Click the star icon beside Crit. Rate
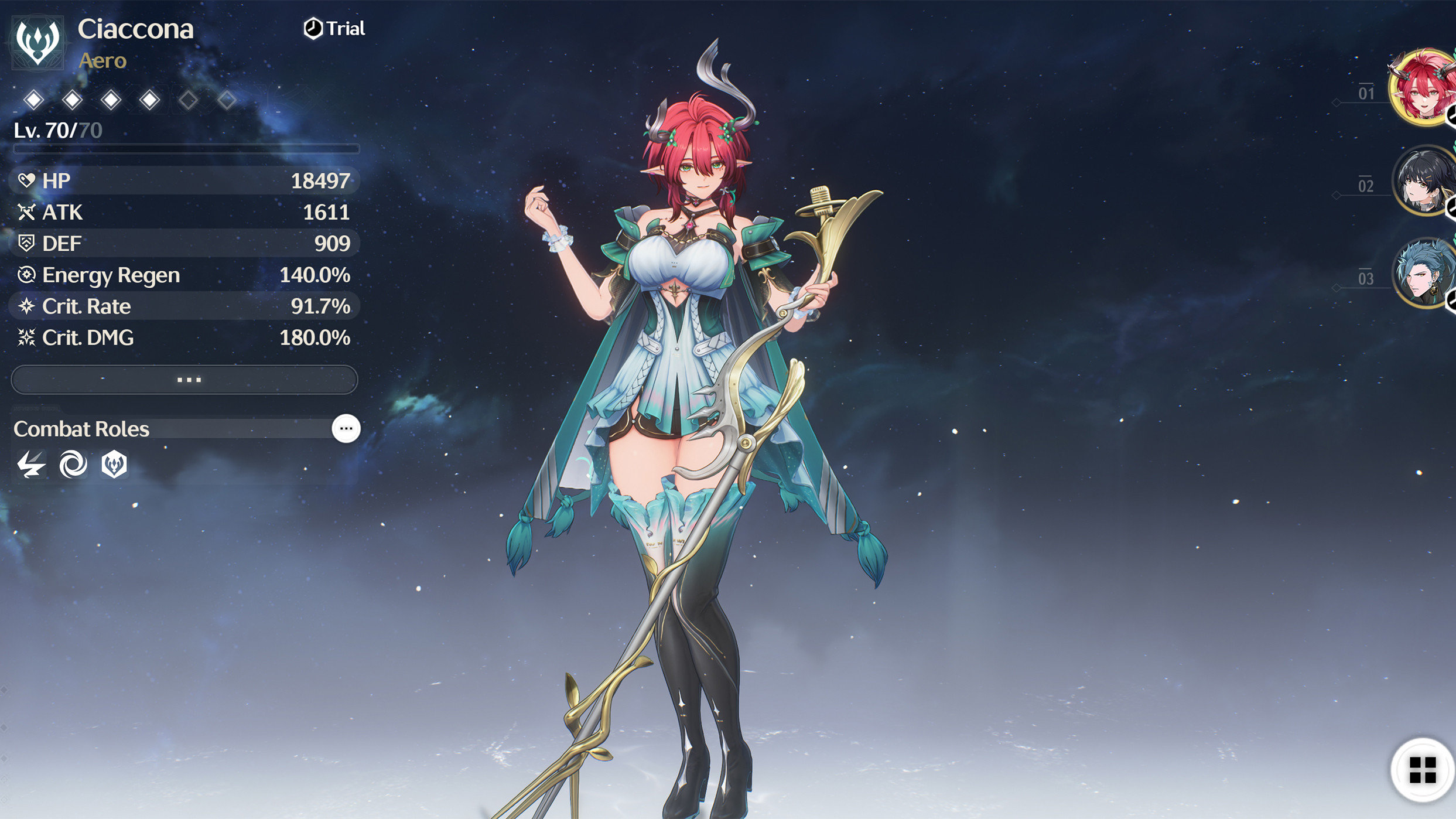 click(26, 306)
